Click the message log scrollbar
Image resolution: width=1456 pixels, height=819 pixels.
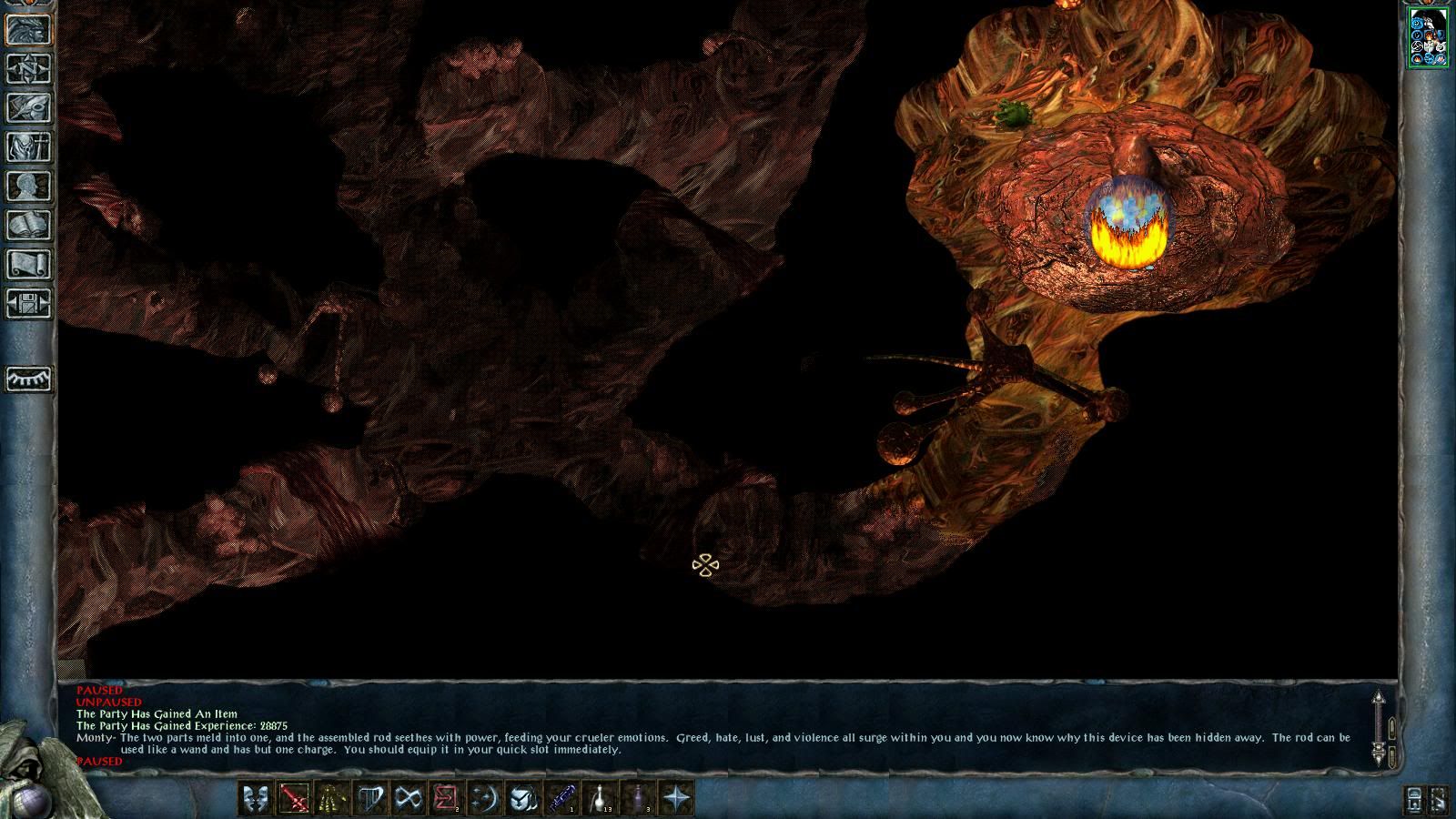pos(1379,727)
